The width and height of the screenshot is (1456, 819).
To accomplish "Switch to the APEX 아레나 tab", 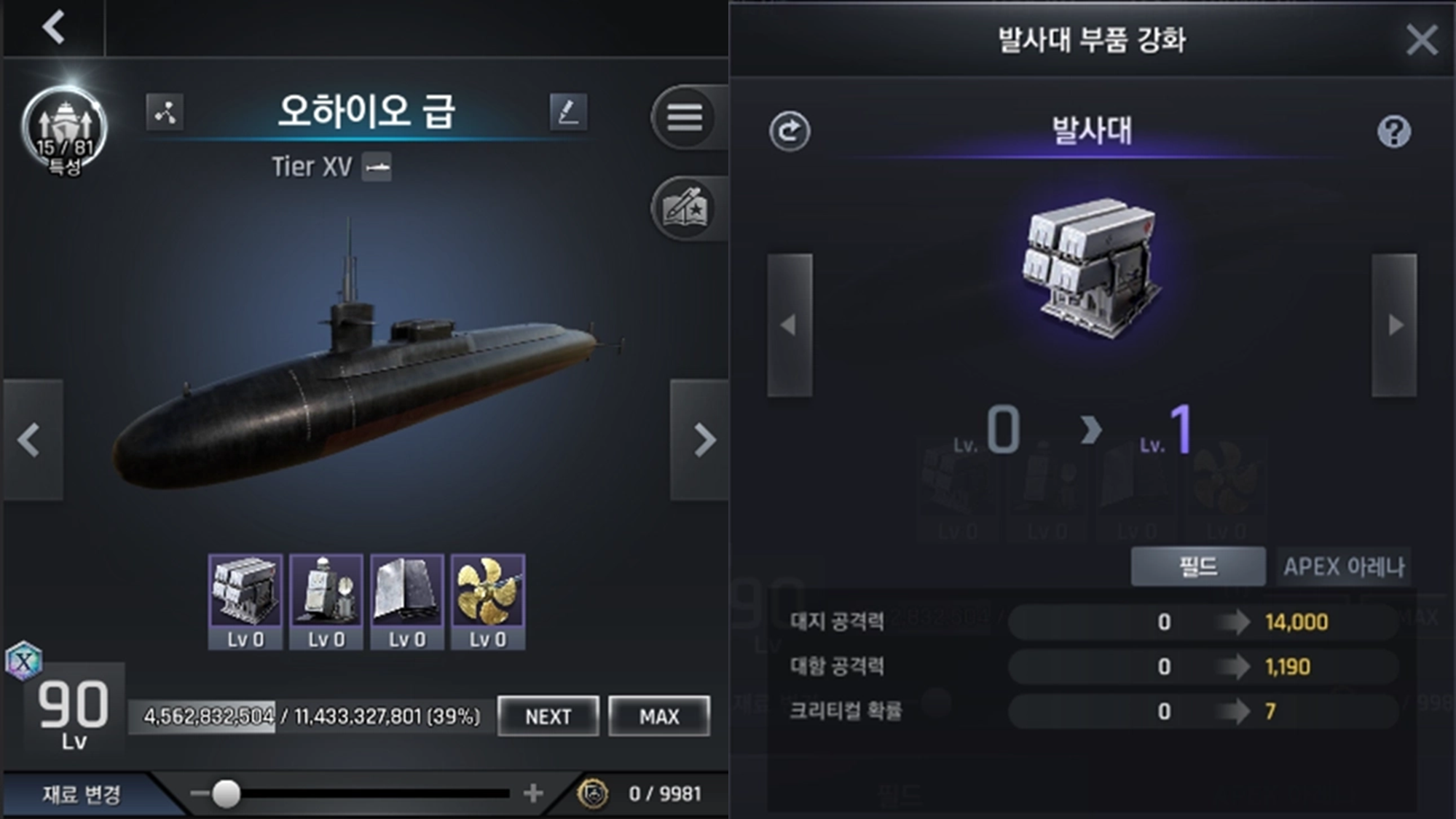I will (x=1343, y=566).
